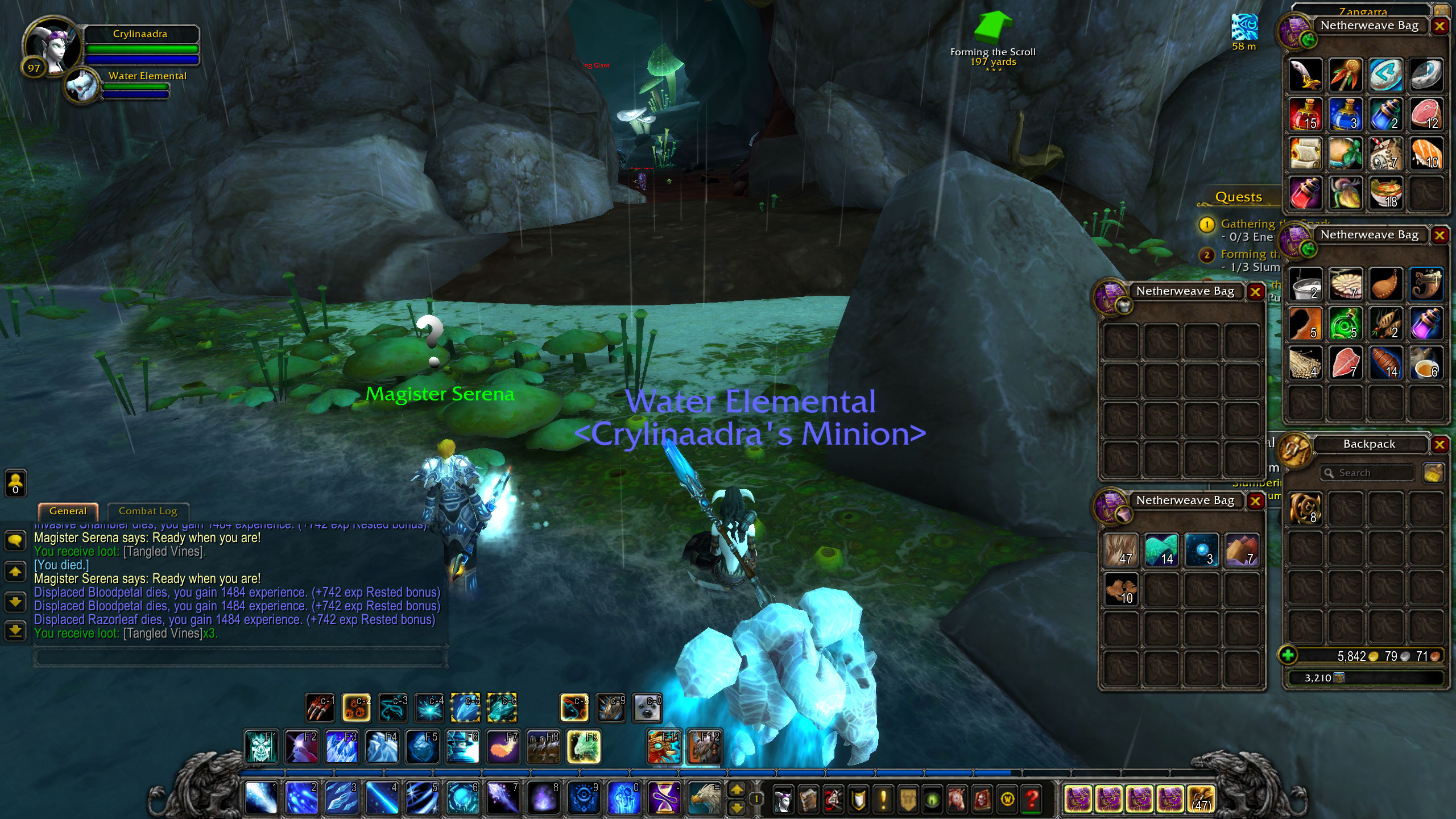This screenshot has width=1456, height=819.
Task: Open the General chat tab
Action: tap(68, 511)
